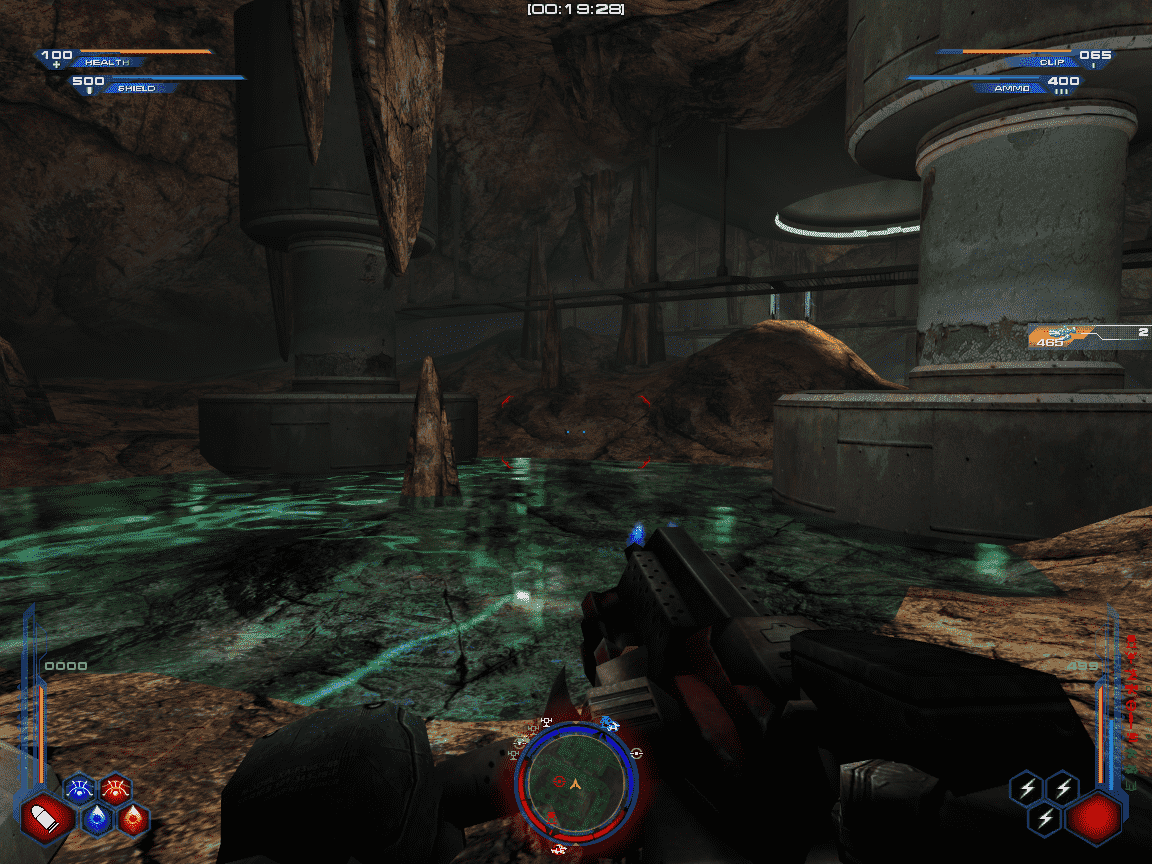This screenshot has height=864, width=1152.
Task: Click the circular radar minimap
Action: pyautogui.click(x=574, y=783)
